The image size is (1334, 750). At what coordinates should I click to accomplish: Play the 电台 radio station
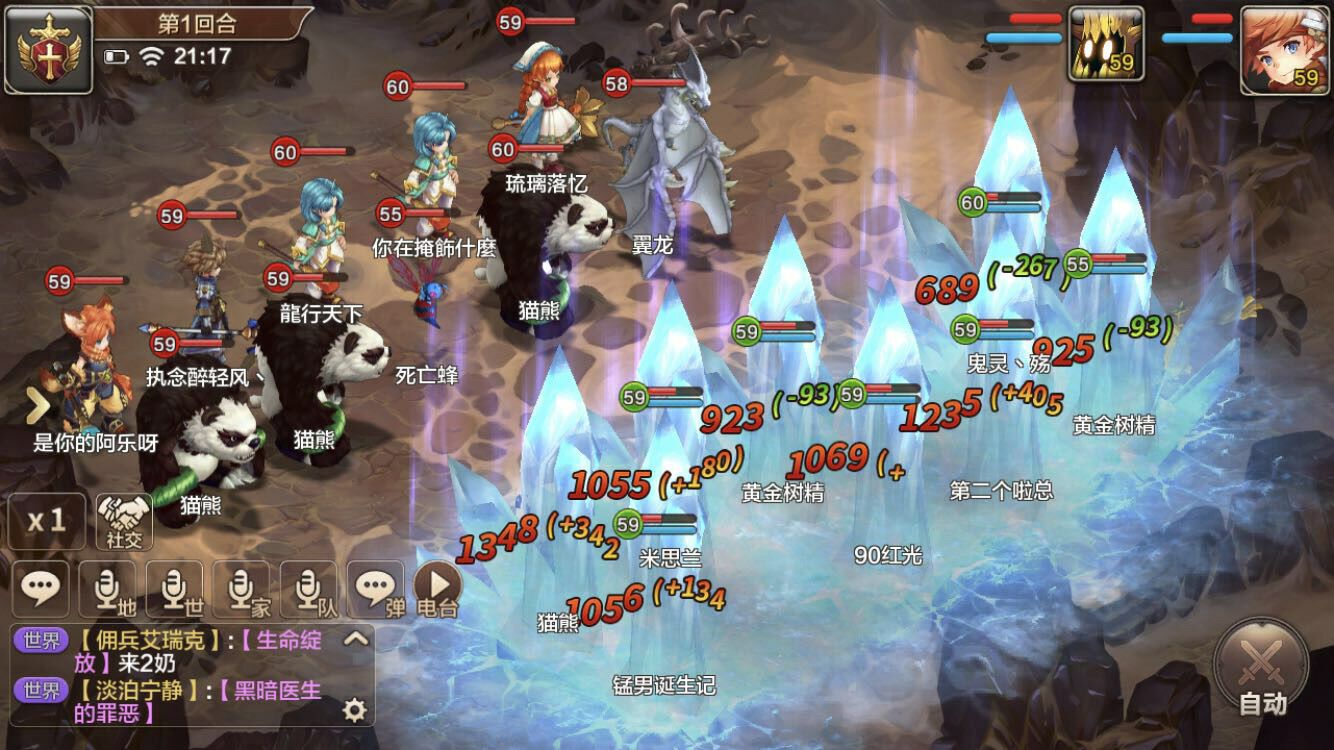pos(438,589)
